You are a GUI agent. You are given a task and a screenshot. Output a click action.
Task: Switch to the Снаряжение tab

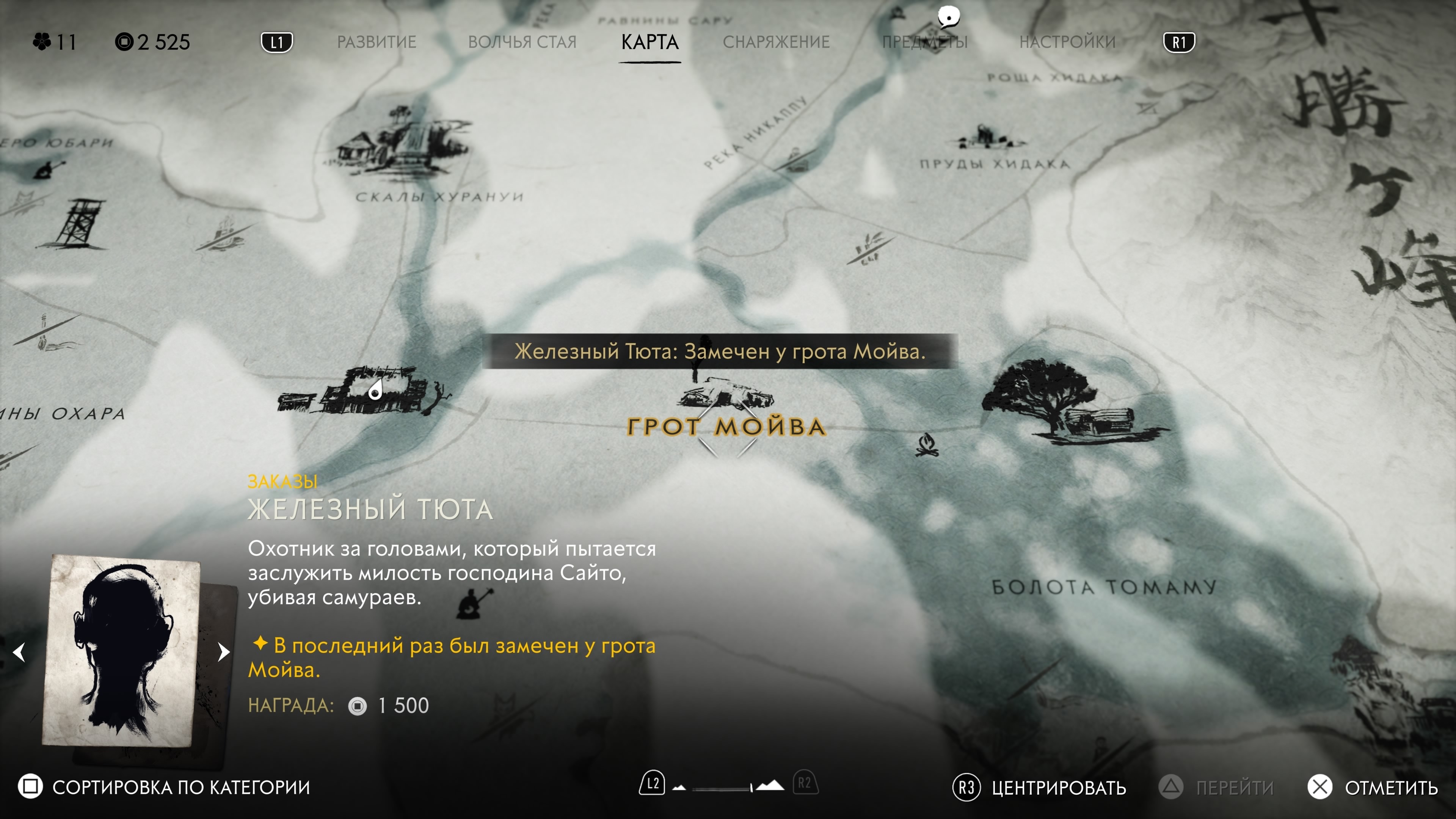(775, 42)
